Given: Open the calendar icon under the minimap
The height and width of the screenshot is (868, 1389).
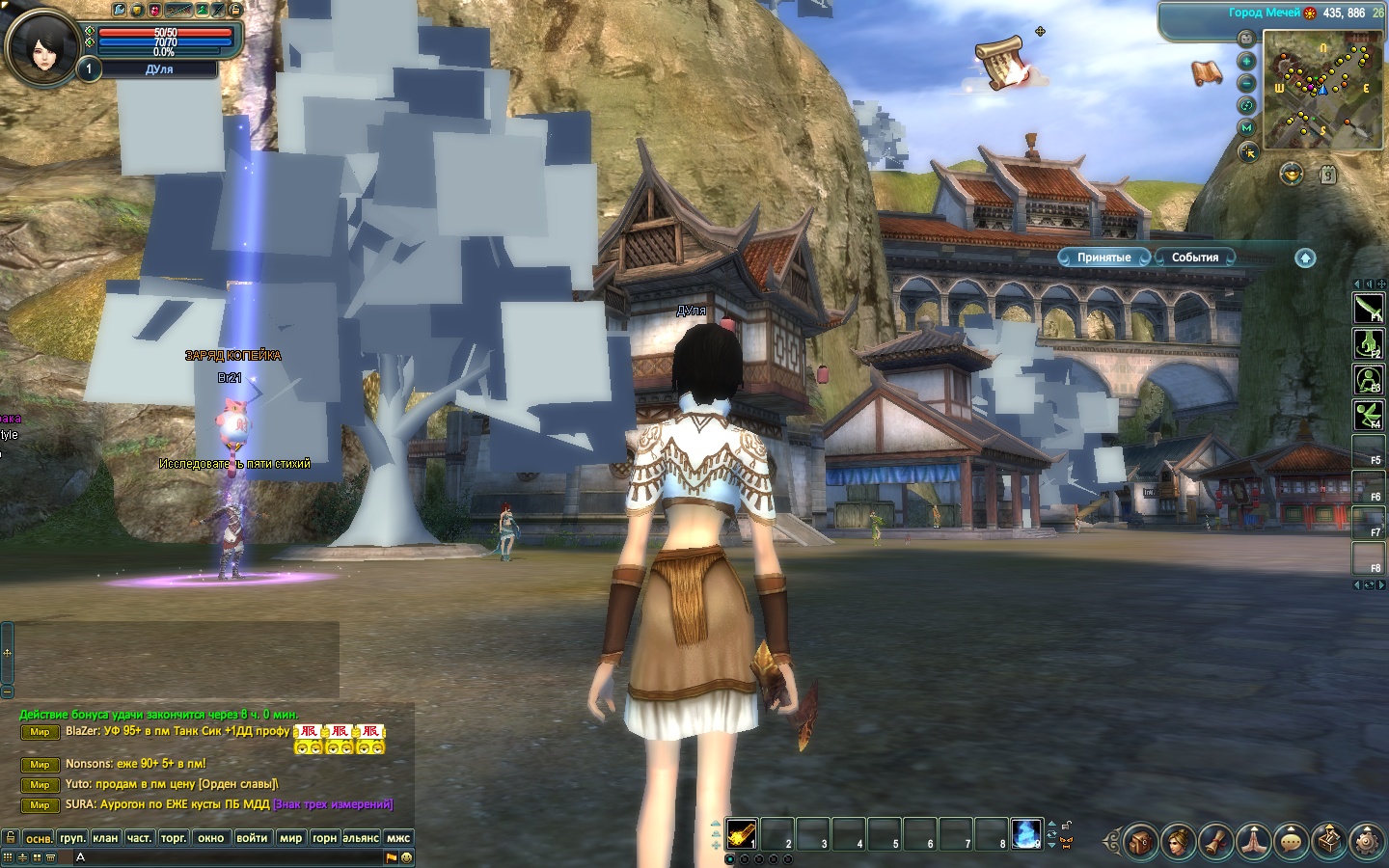Looking at the screenshot, I should point(1328,175).
